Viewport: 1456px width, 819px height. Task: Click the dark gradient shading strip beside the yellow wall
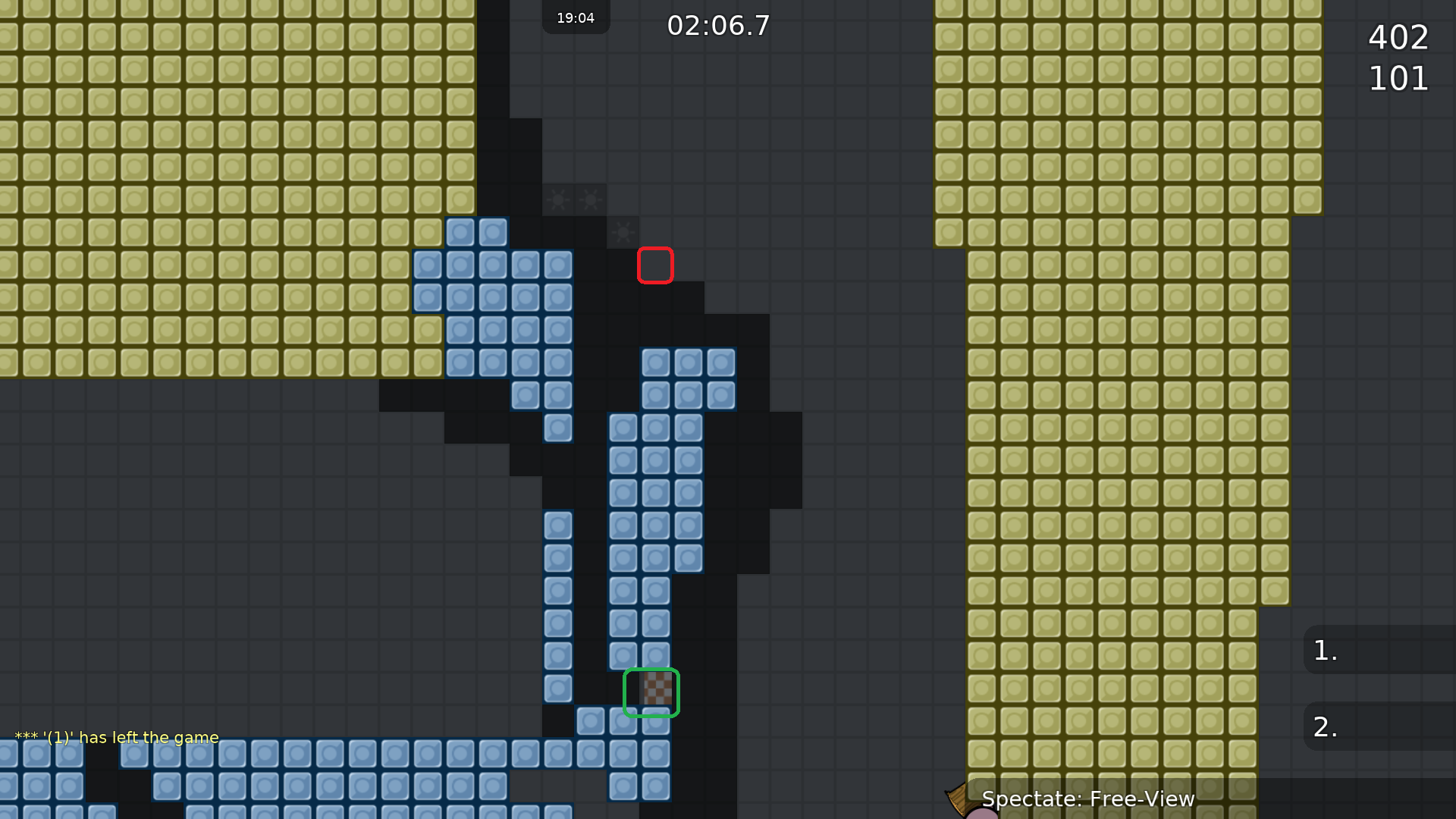tap(497, 152)
